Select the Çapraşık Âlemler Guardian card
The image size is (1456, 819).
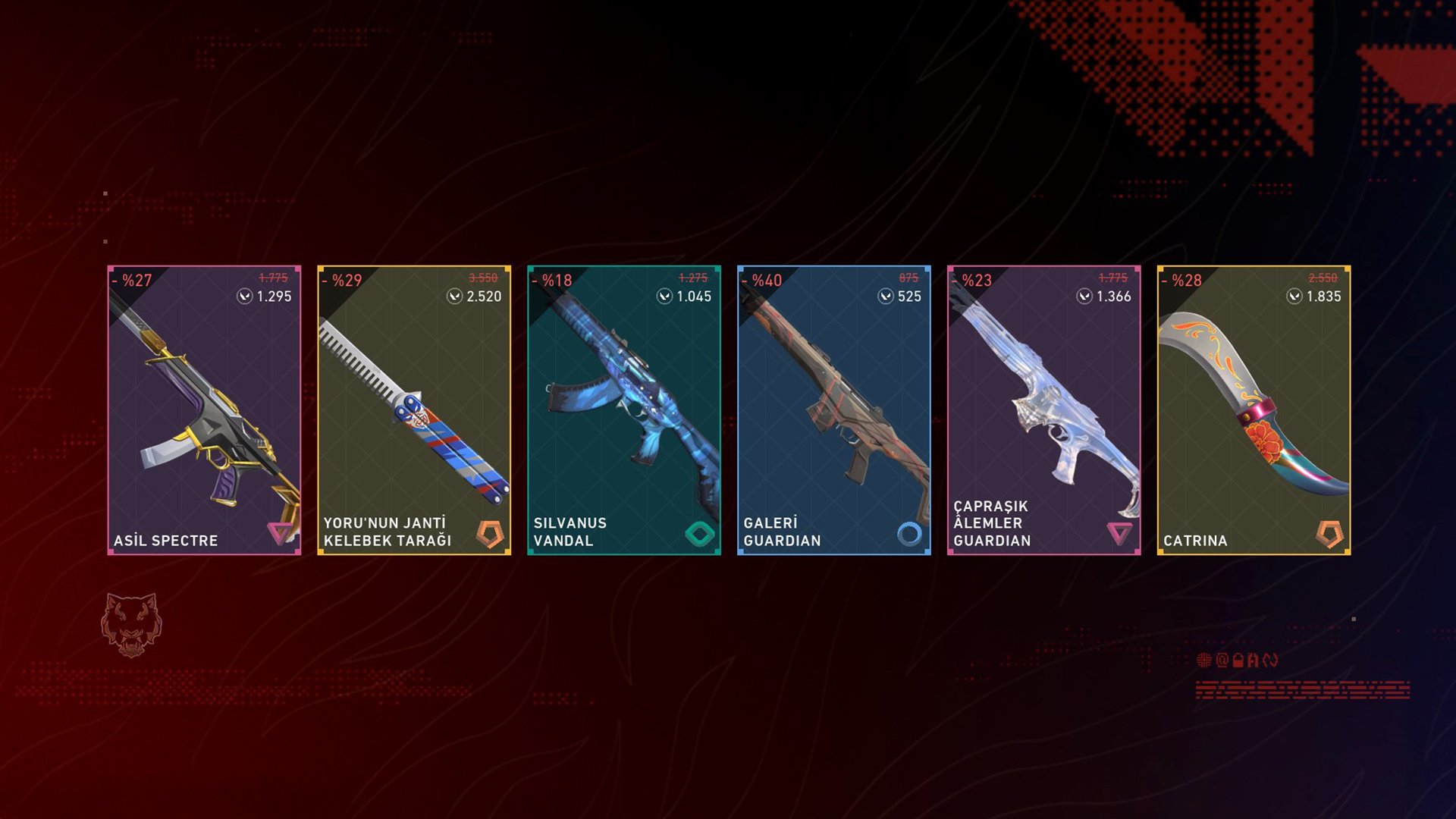click(1044, 410)
